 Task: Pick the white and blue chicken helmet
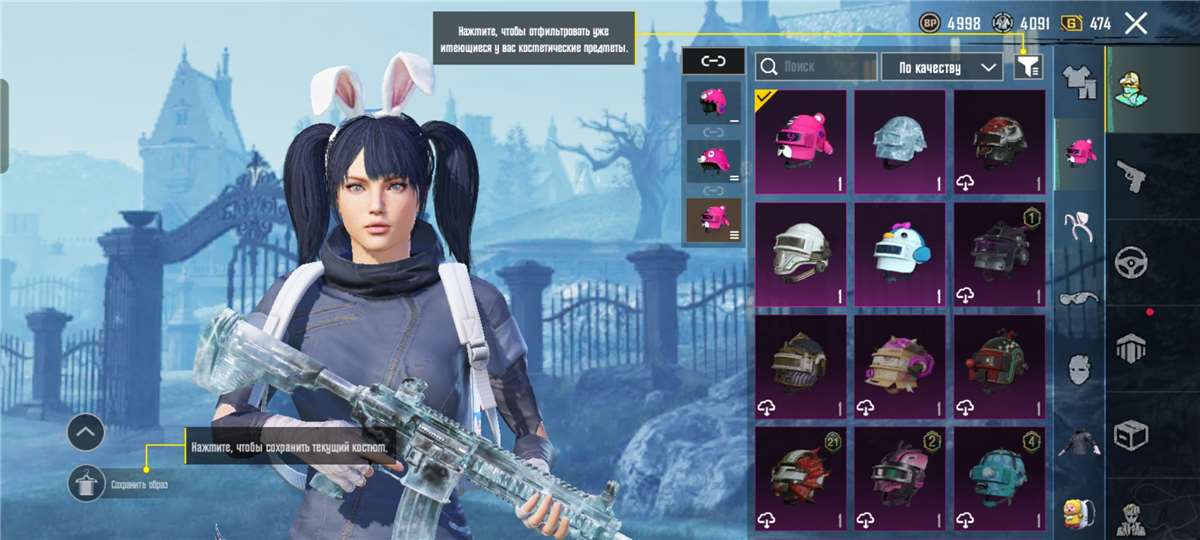(899, 254)
